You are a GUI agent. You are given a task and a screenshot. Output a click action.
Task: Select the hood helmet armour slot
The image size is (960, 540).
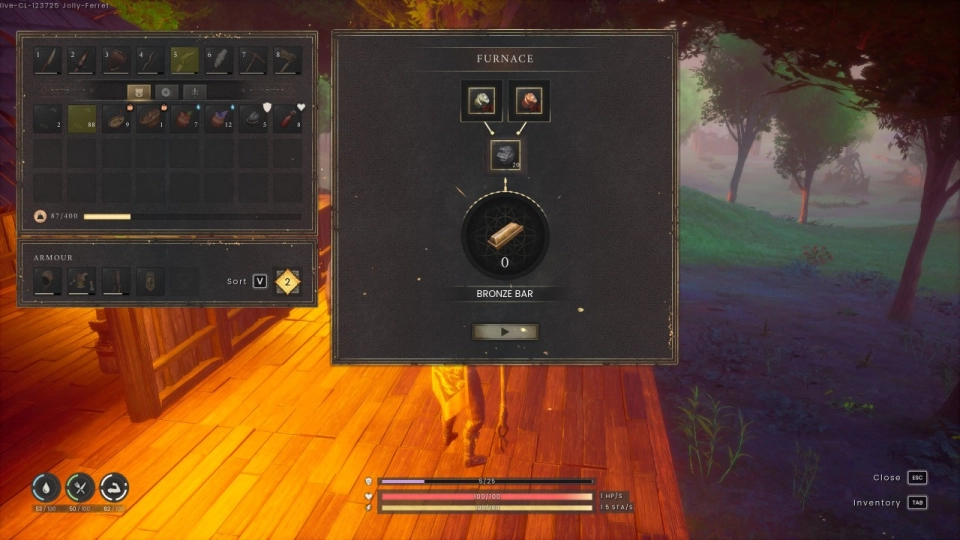[x=47, y=281]
